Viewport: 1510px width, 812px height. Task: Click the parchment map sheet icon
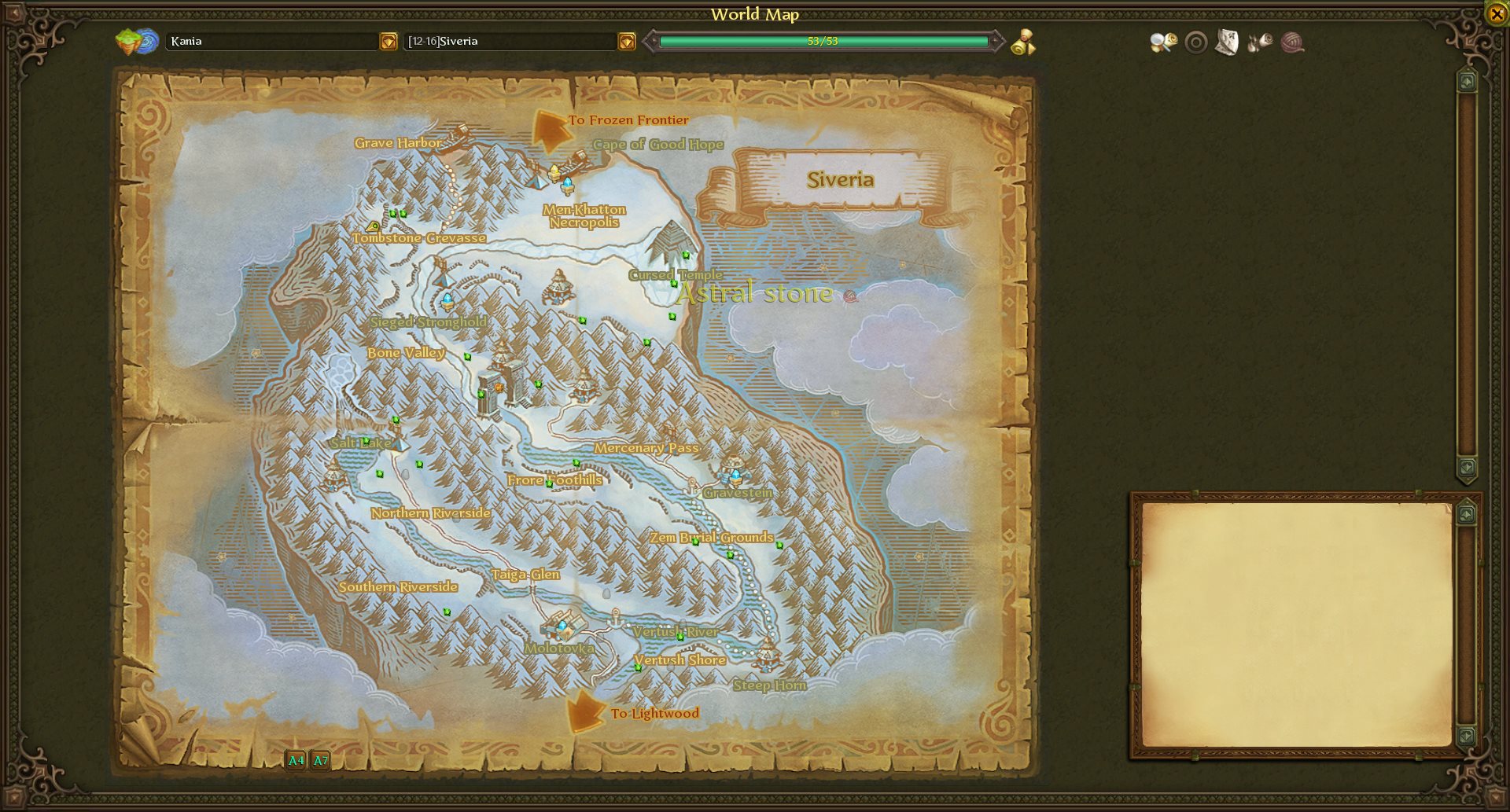[1227, 42]
